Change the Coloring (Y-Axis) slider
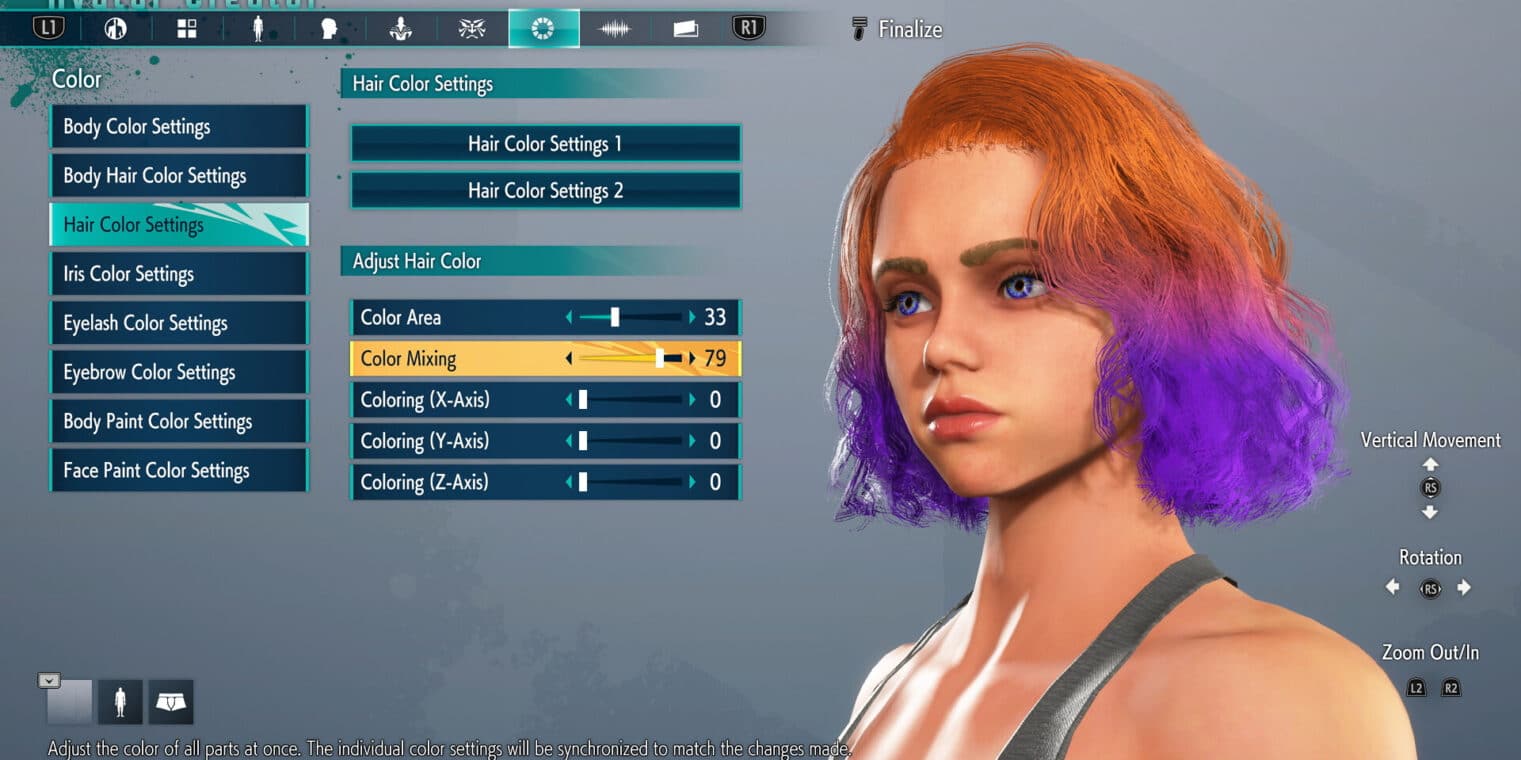This screenshot has height=760, width=1521. pyautogui.click(x=583, y=441)
